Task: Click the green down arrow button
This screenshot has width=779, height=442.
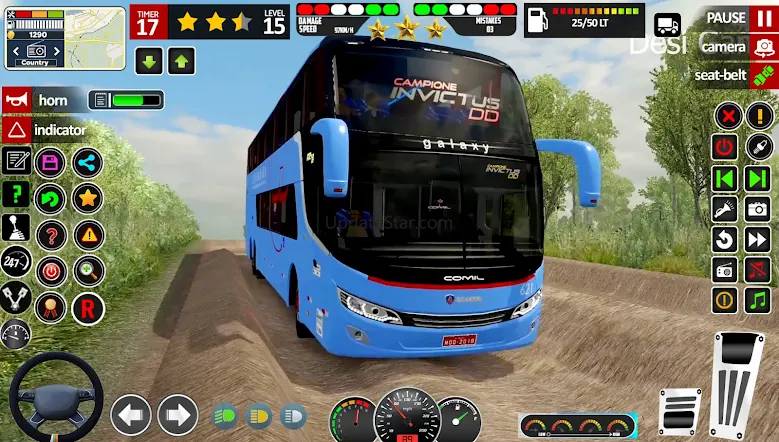Action: (149, 61)
